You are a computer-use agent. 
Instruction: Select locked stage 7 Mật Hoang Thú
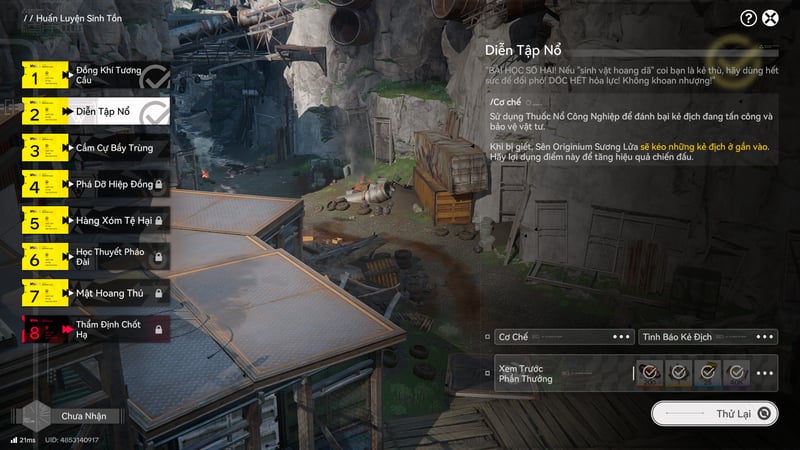pos(95,293)
